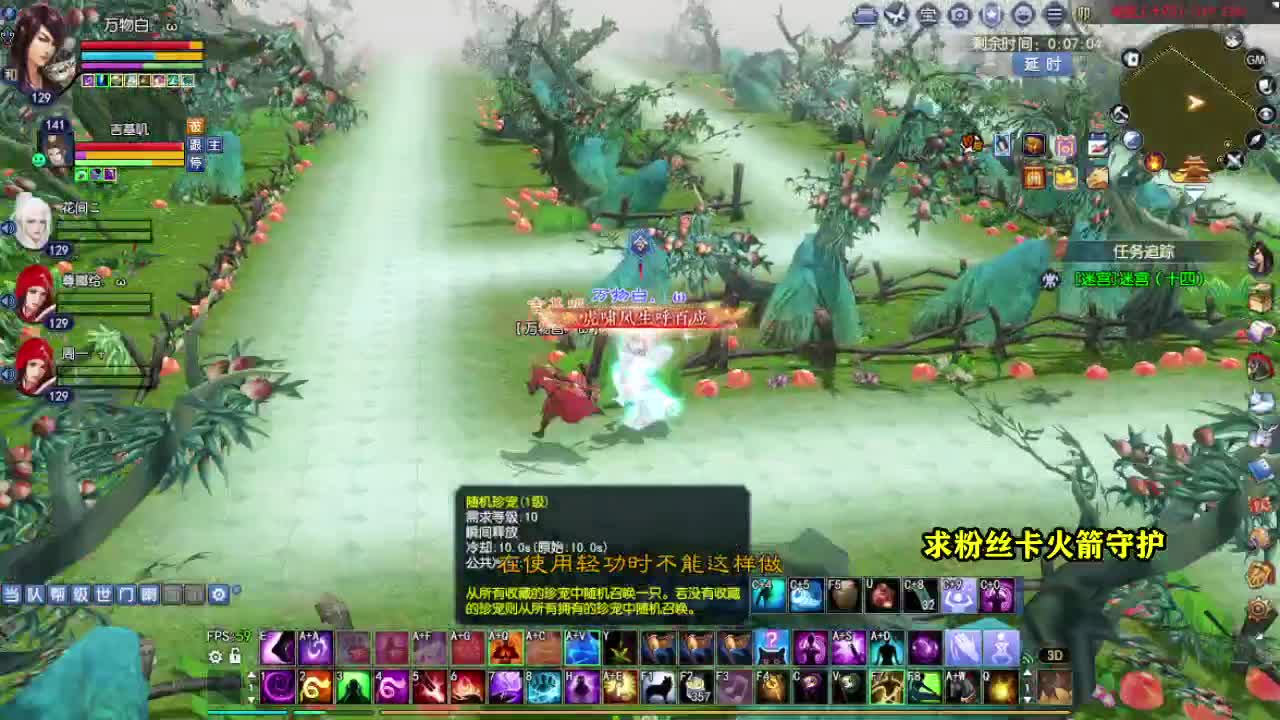This screenshot has width=1280, height=720.
Task: Open quest link 迷宫（十四）in tracker
Action: pyautogui.click(x=1140, y=280)
